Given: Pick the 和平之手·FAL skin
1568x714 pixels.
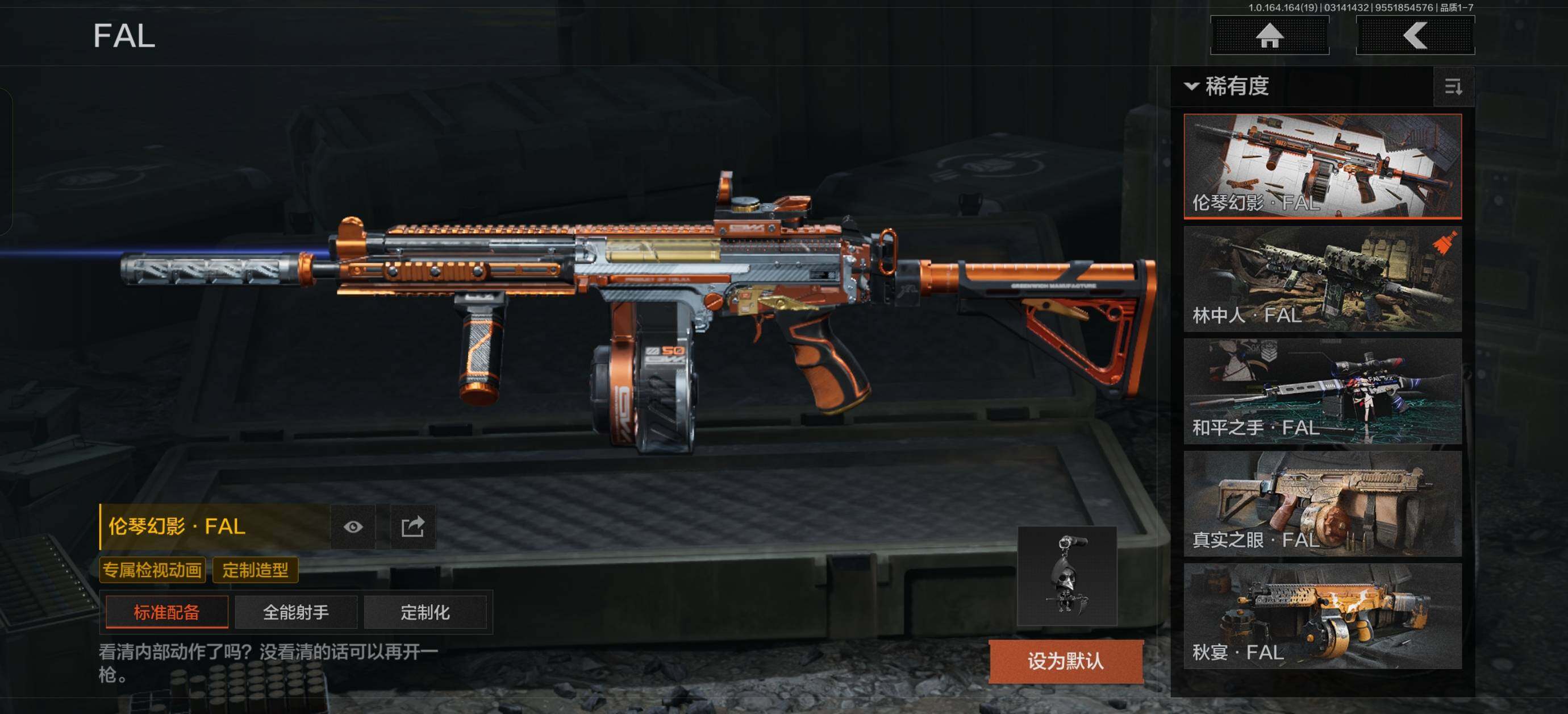Looking at the screenshot, I should pos(1322,391).
